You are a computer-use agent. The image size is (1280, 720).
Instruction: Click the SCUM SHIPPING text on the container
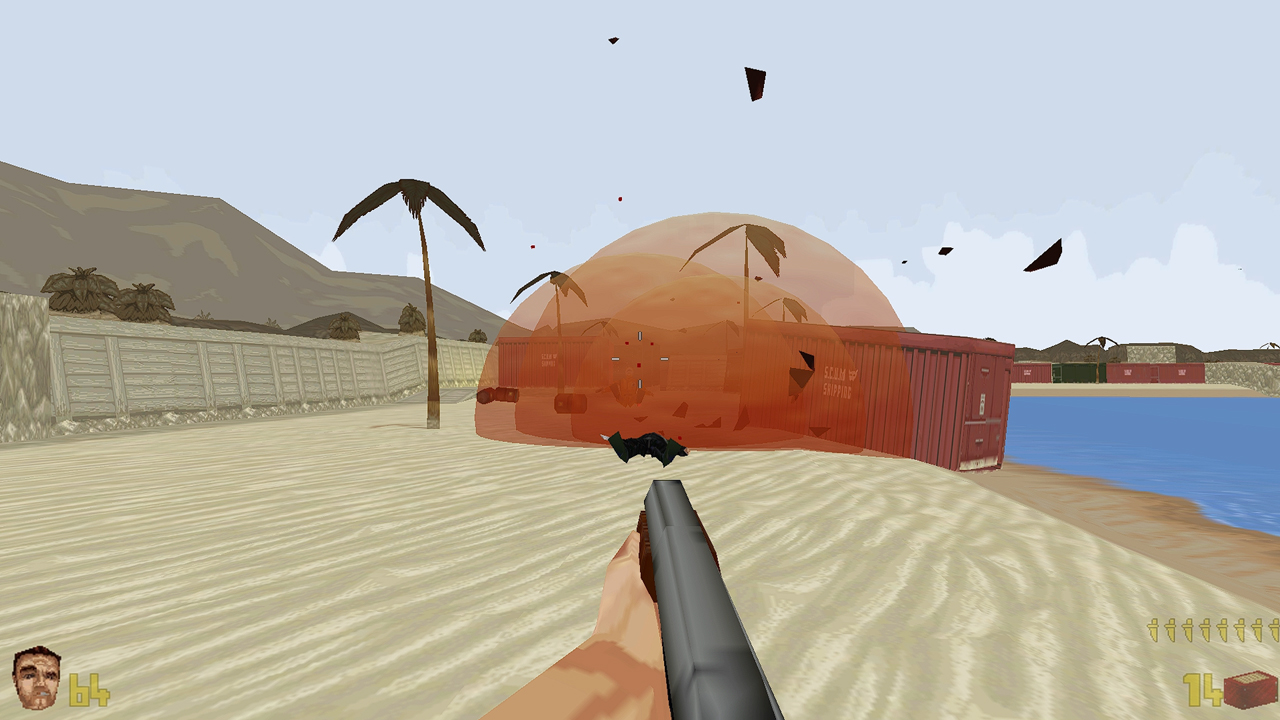838,382
